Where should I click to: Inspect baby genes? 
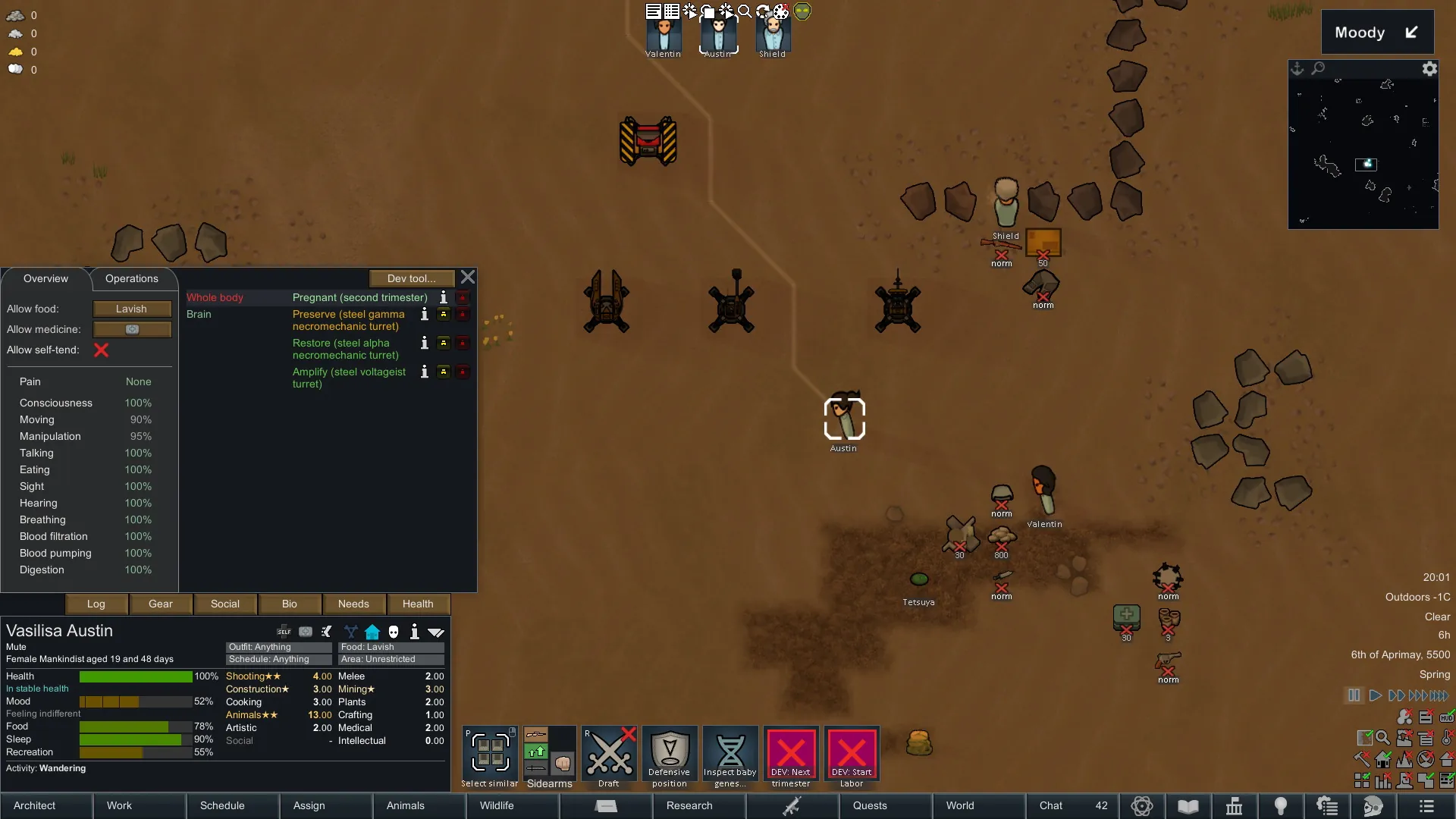coord(730,755)
